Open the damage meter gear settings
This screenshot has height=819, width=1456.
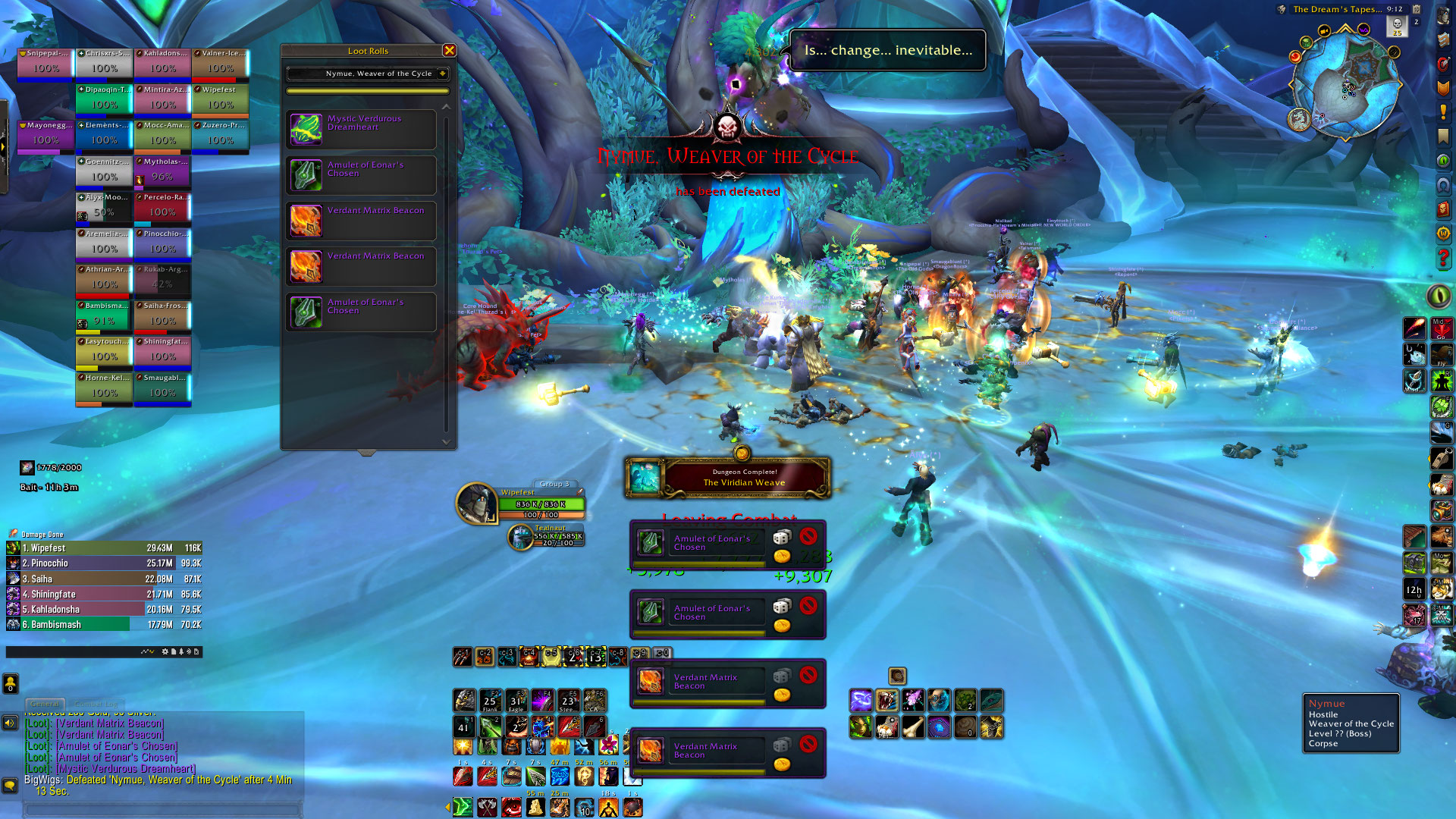(x=165, y=651)
